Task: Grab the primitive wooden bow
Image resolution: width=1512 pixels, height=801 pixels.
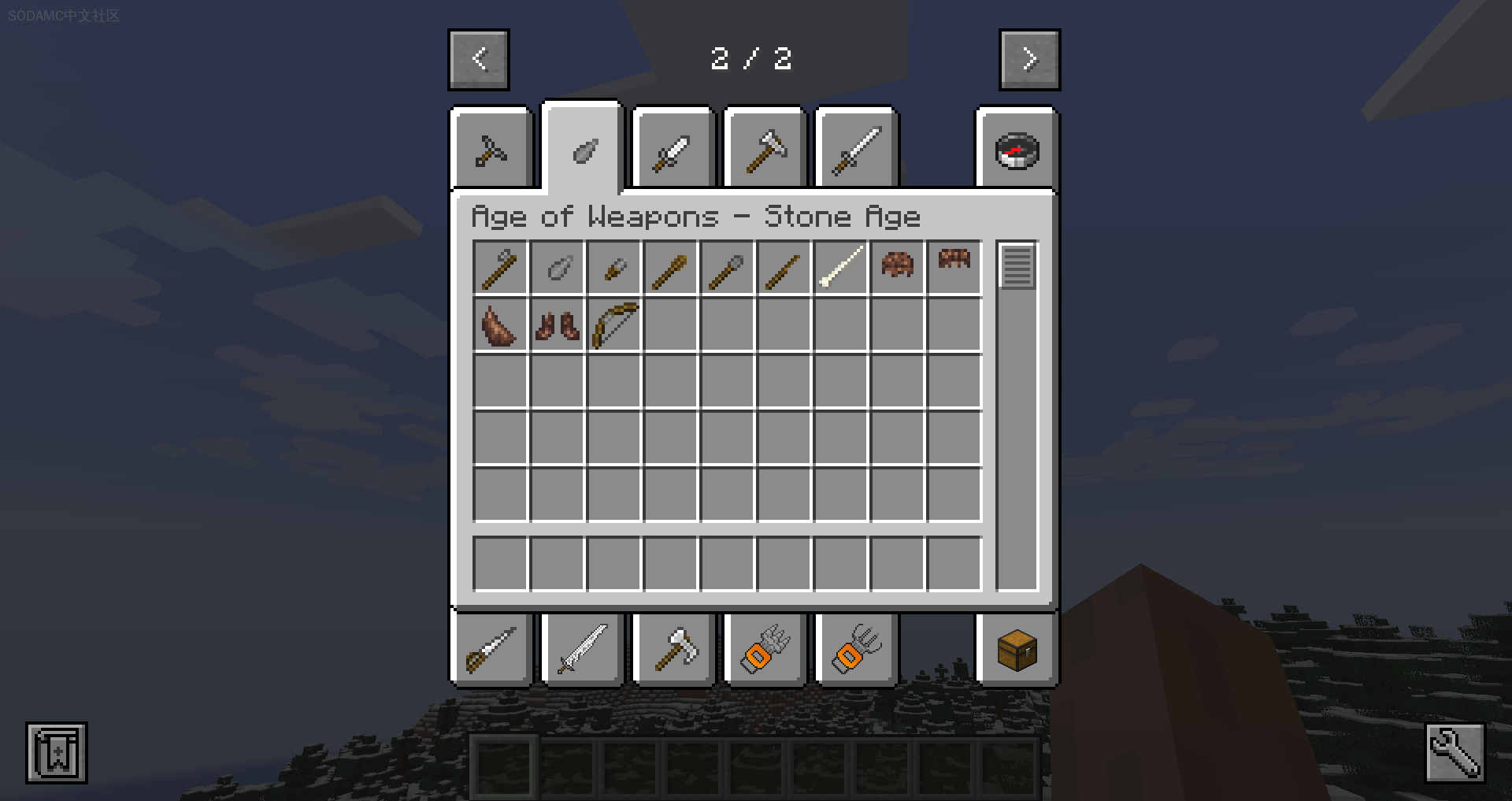Action: pos(614,325)
